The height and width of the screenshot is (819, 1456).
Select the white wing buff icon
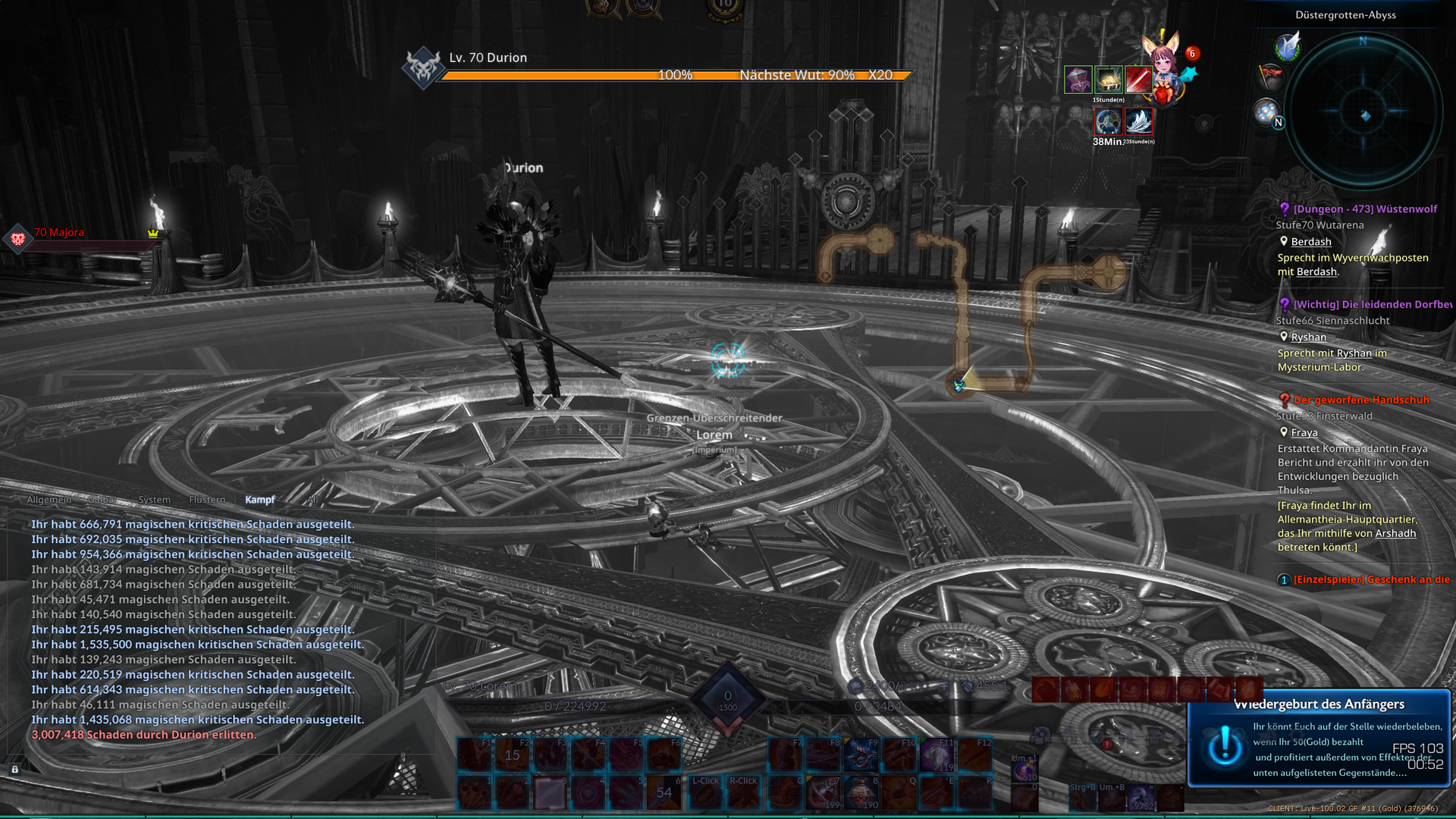[x=1139, y=121]
